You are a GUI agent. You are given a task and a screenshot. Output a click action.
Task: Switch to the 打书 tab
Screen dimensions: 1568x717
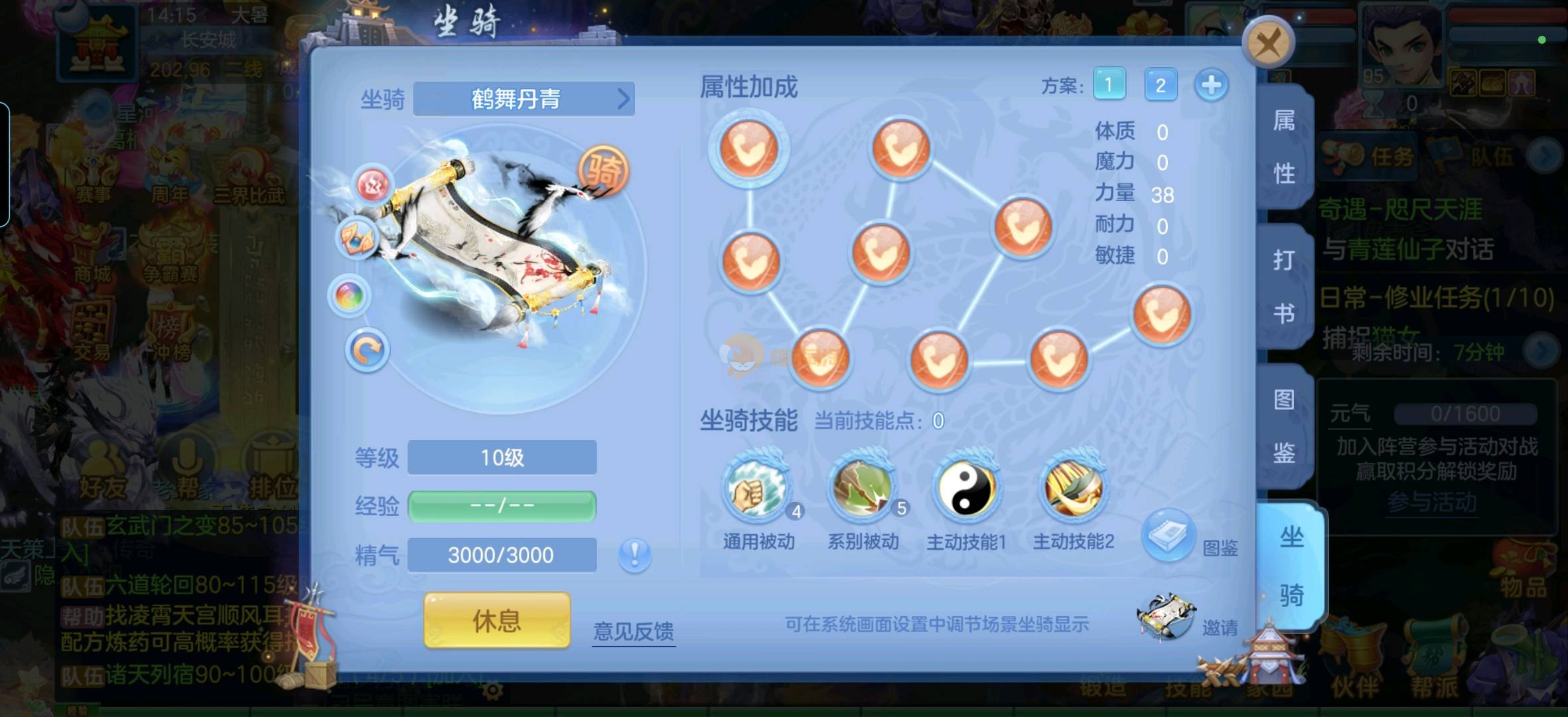click(1285, 287)
